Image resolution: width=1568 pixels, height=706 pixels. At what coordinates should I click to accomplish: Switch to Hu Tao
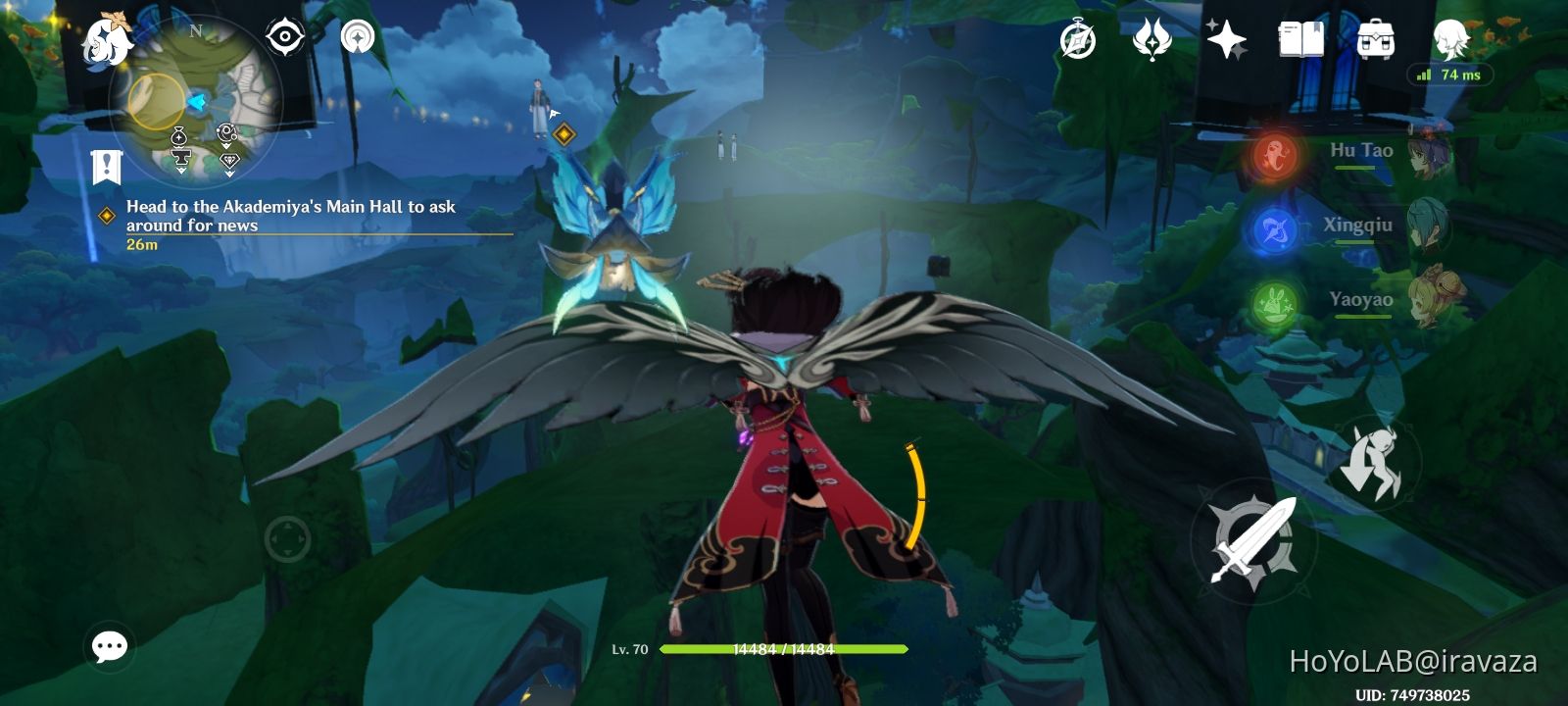click(1430, 156)
